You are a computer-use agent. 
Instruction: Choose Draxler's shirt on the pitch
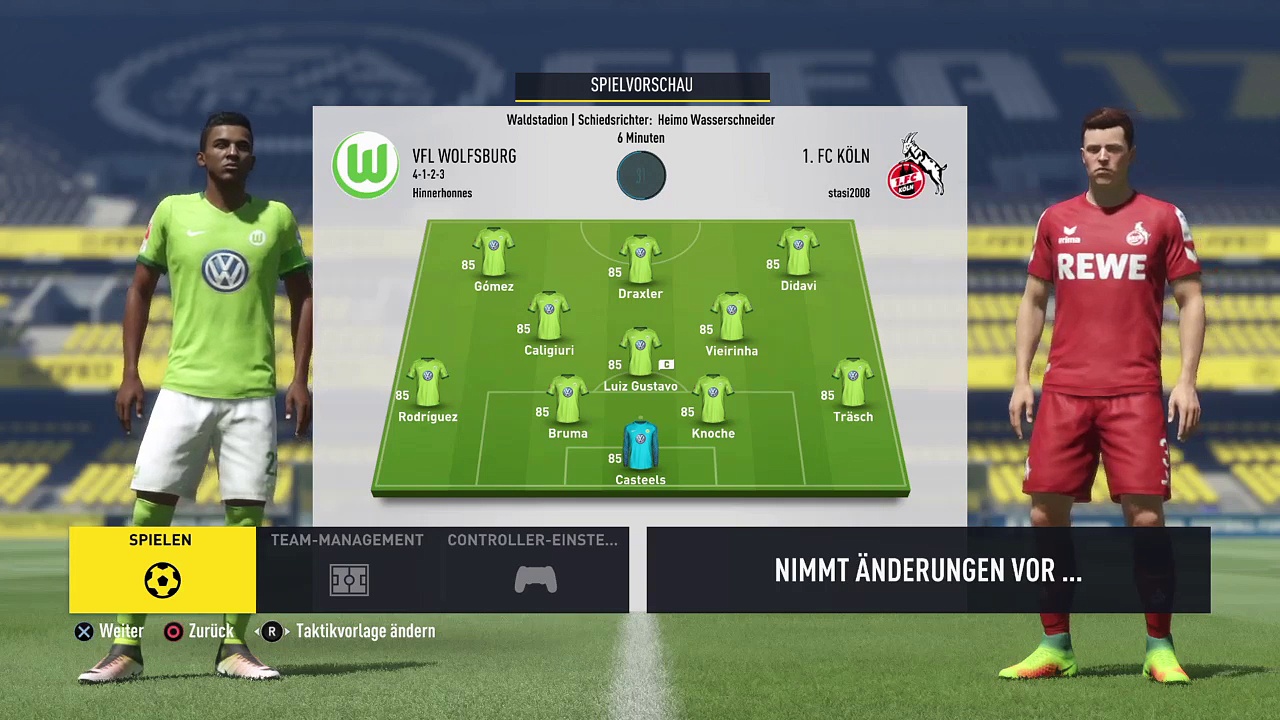[640, 259]
